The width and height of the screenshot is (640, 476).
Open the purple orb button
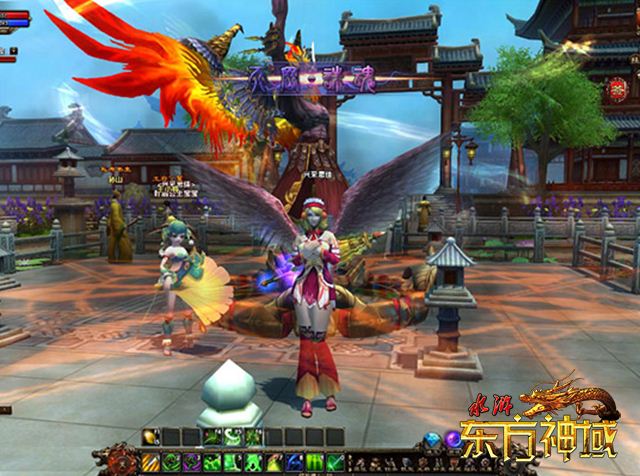(453, 440)
